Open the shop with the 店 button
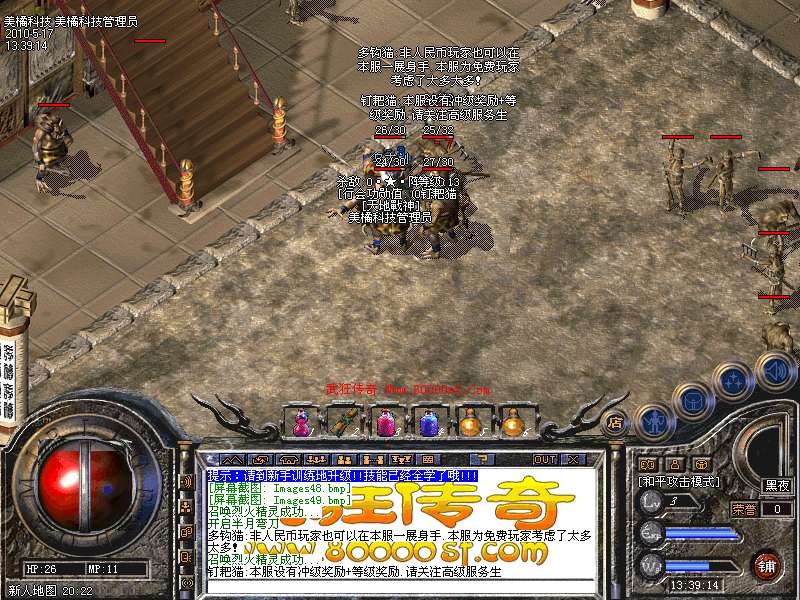The image size is (800, 600). coord(615,422)
